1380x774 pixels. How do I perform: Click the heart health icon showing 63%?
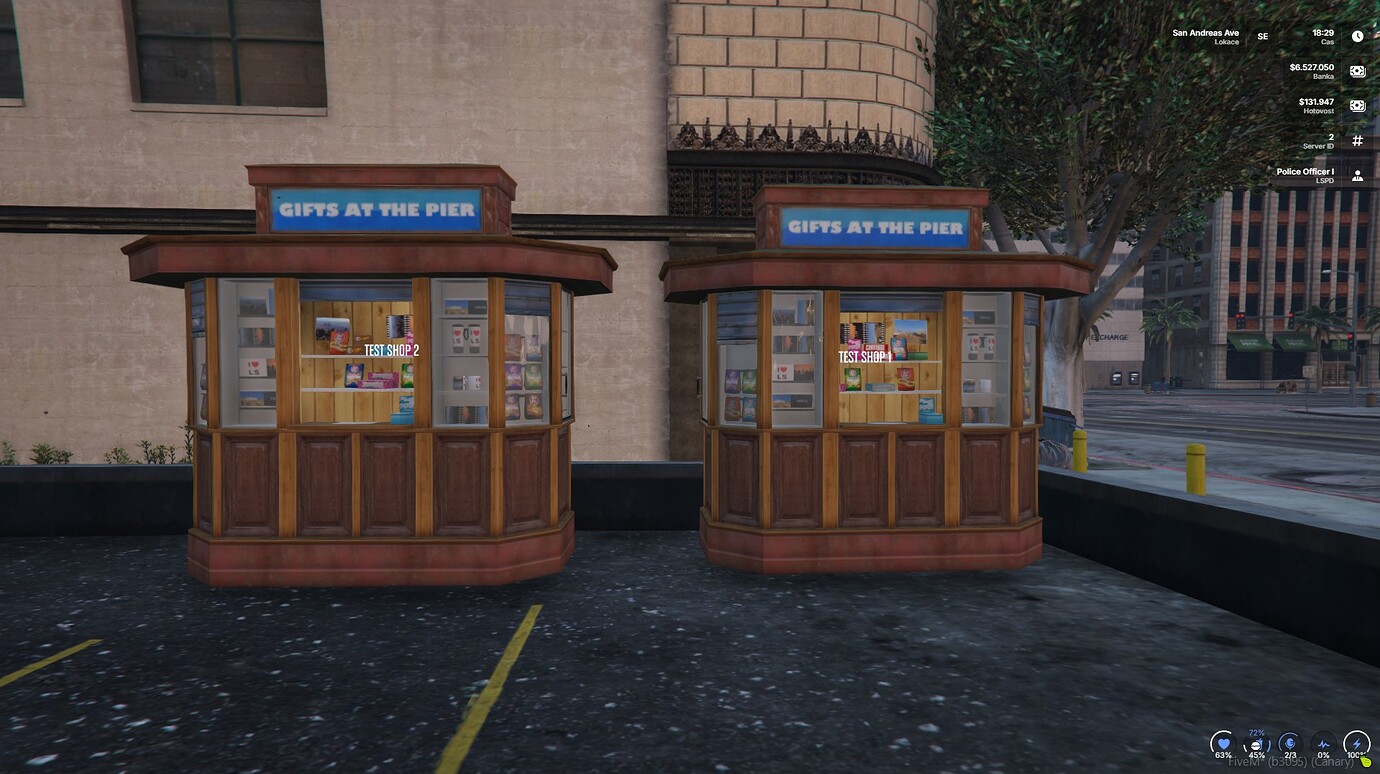(x=1223, y=743)
